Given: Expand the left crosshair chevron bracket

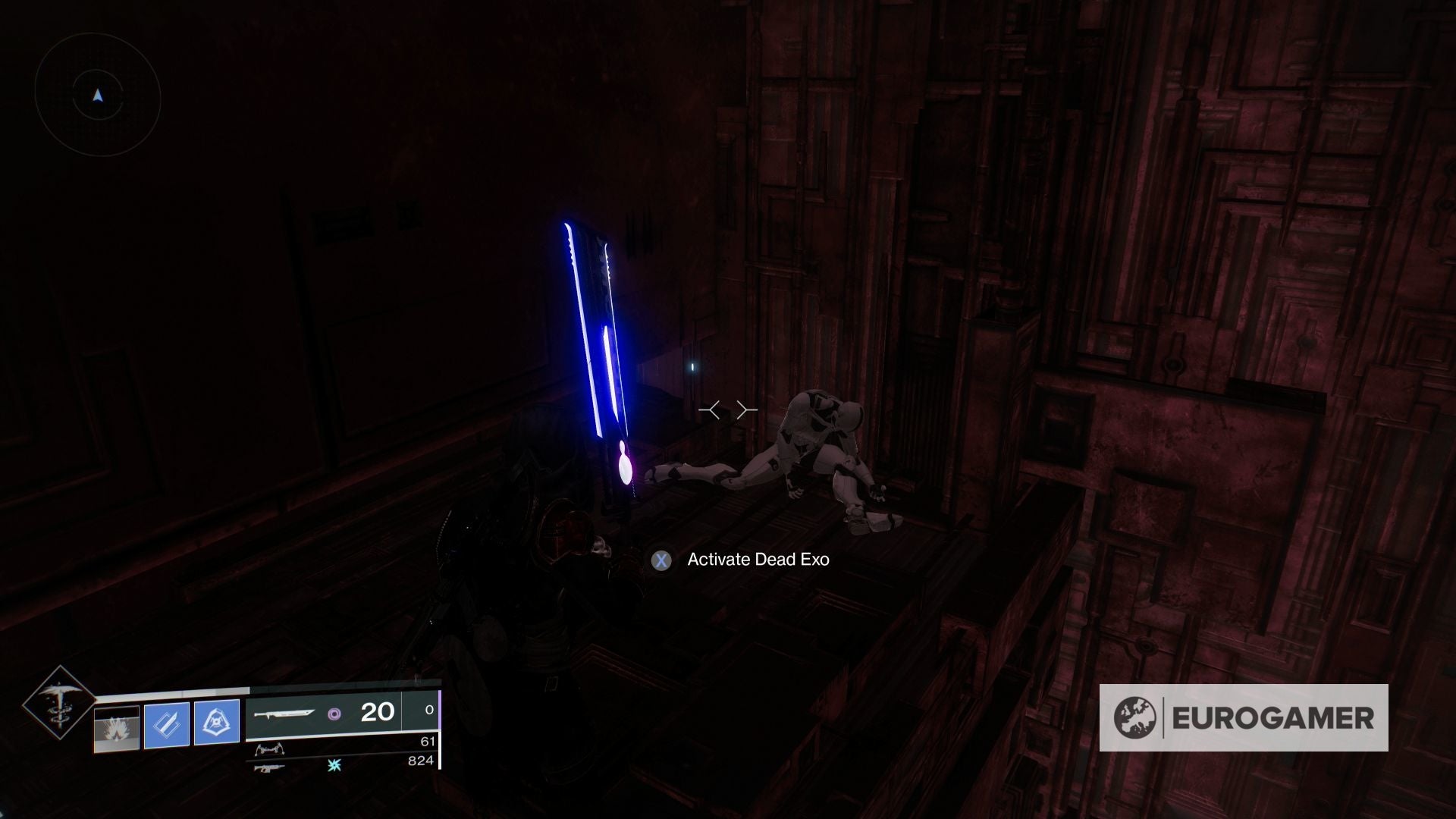Looking at the screenshot, I should [711, 409].
